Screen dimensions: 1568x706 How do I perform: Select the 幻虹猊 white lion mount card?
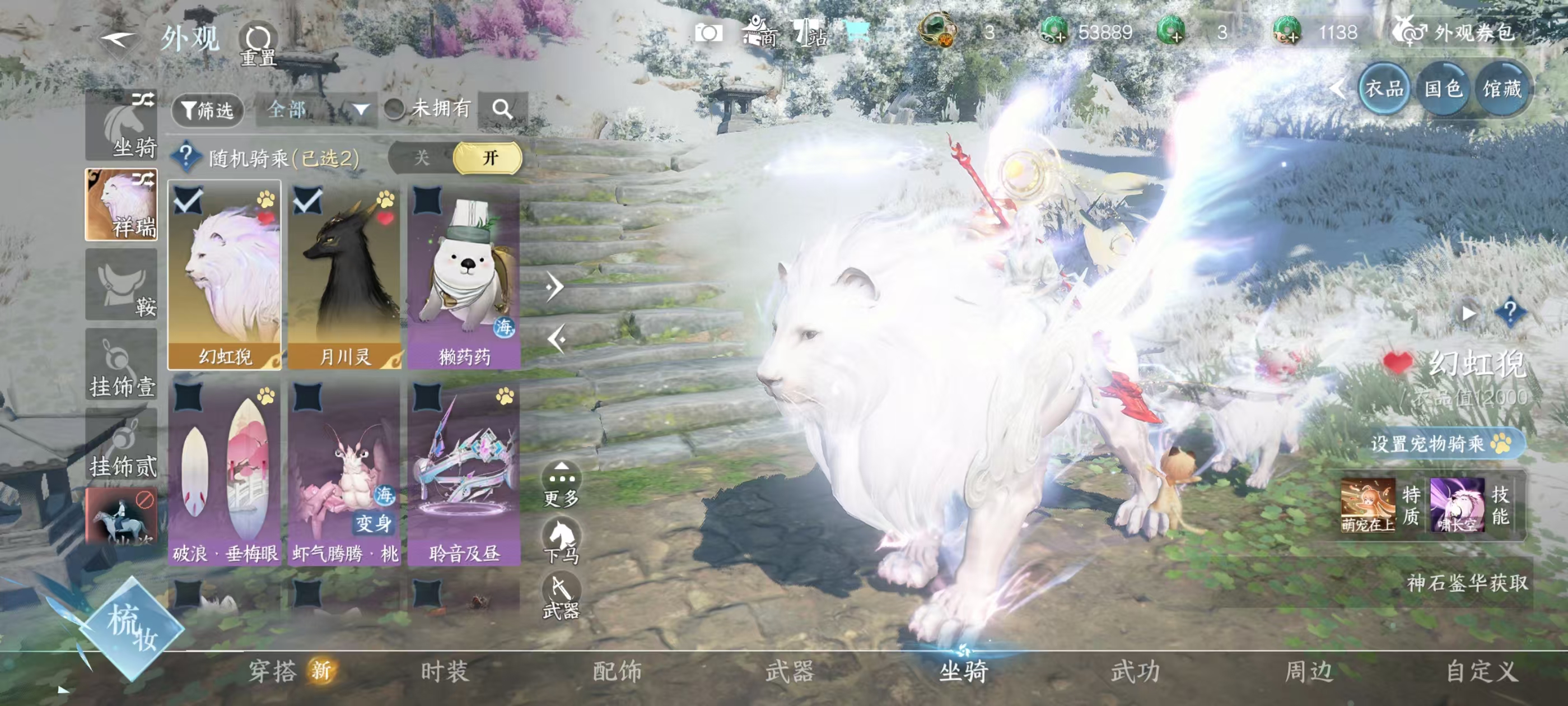click(x=225, y=275)
